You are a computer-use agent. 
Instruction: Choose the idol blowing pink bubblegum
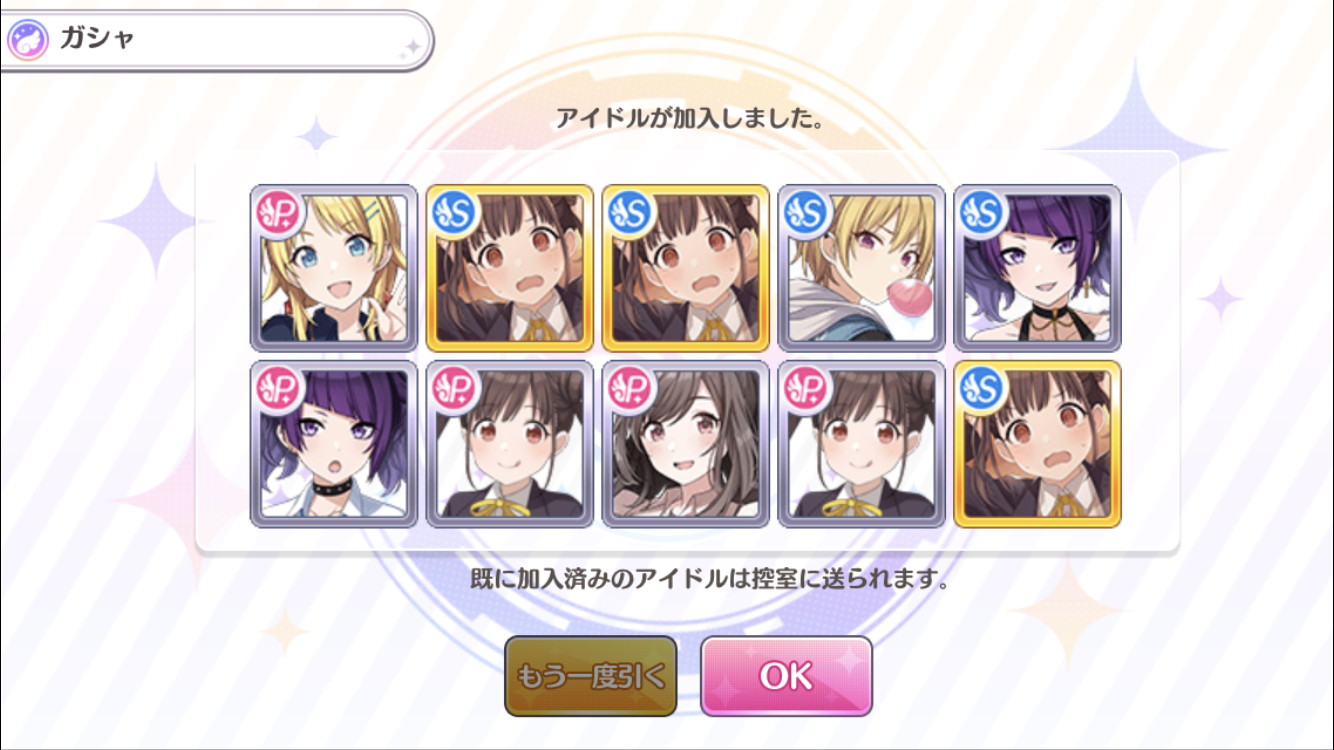pos(861,268)
